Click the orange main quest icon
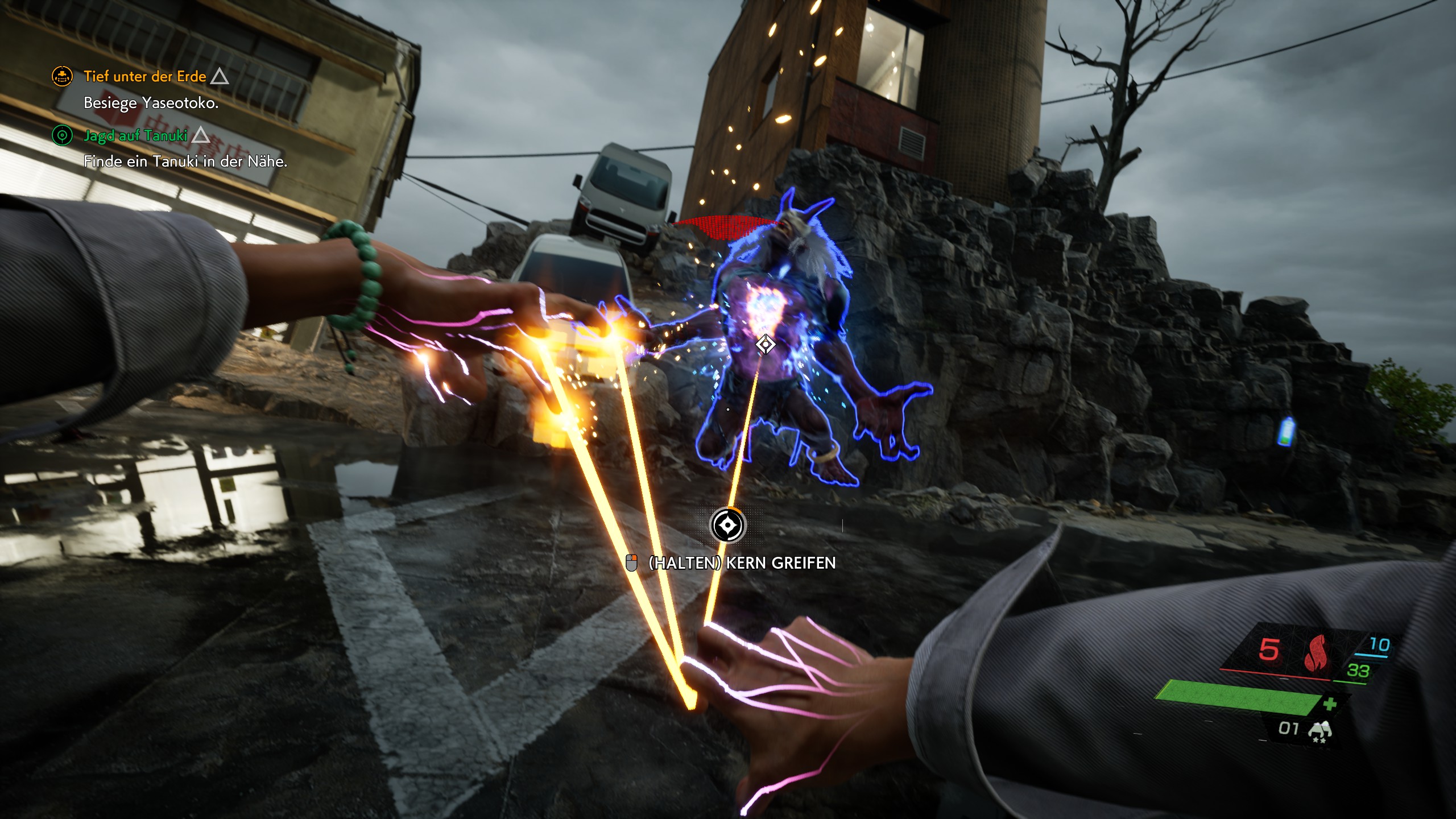Image resolution: width=1456 pixels, height=819 pixels. click(62, 76)
